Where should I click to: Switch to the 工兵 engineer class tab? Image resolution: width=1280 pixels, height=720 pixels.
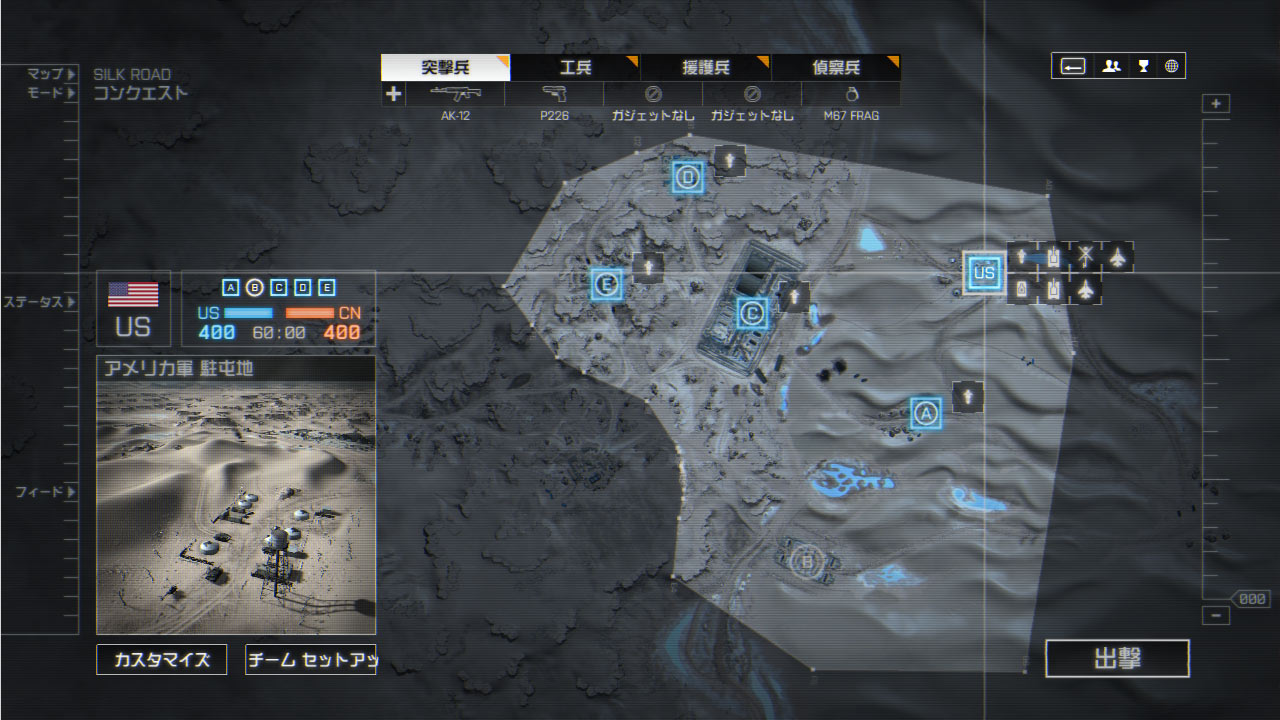(575, 68)
